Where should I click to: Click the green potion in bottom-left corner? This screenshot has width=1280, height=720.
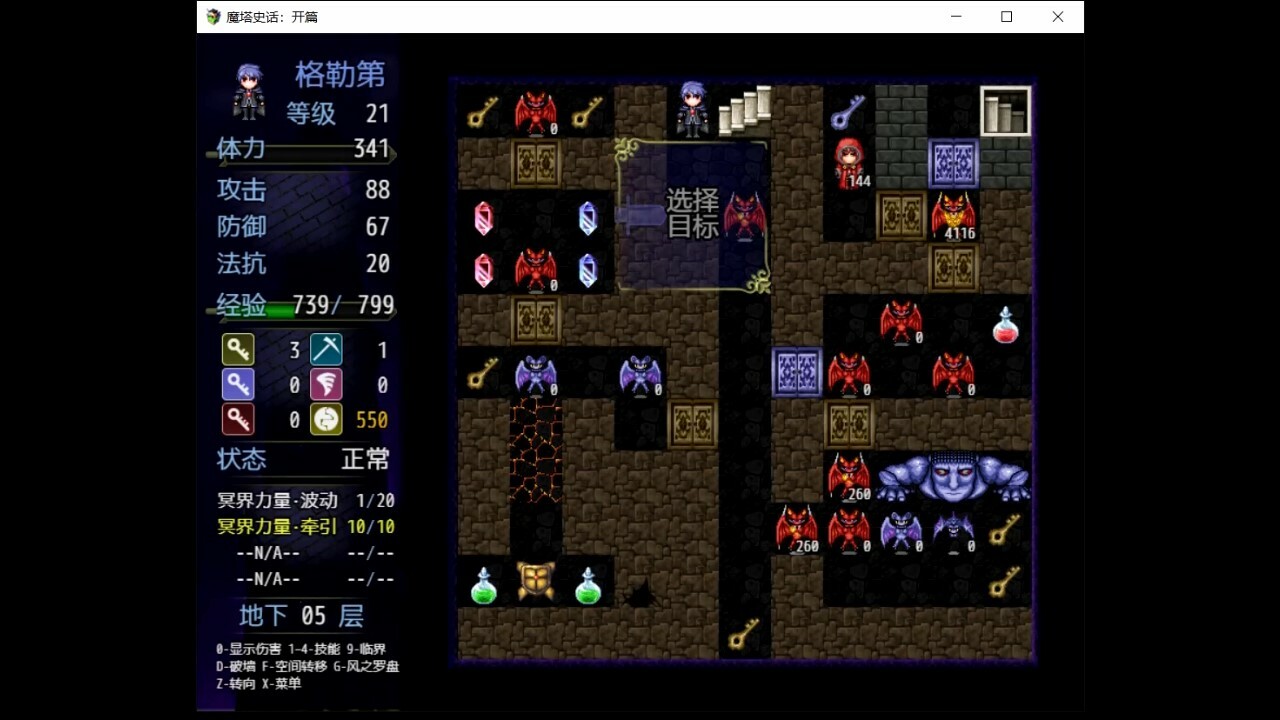483,583
